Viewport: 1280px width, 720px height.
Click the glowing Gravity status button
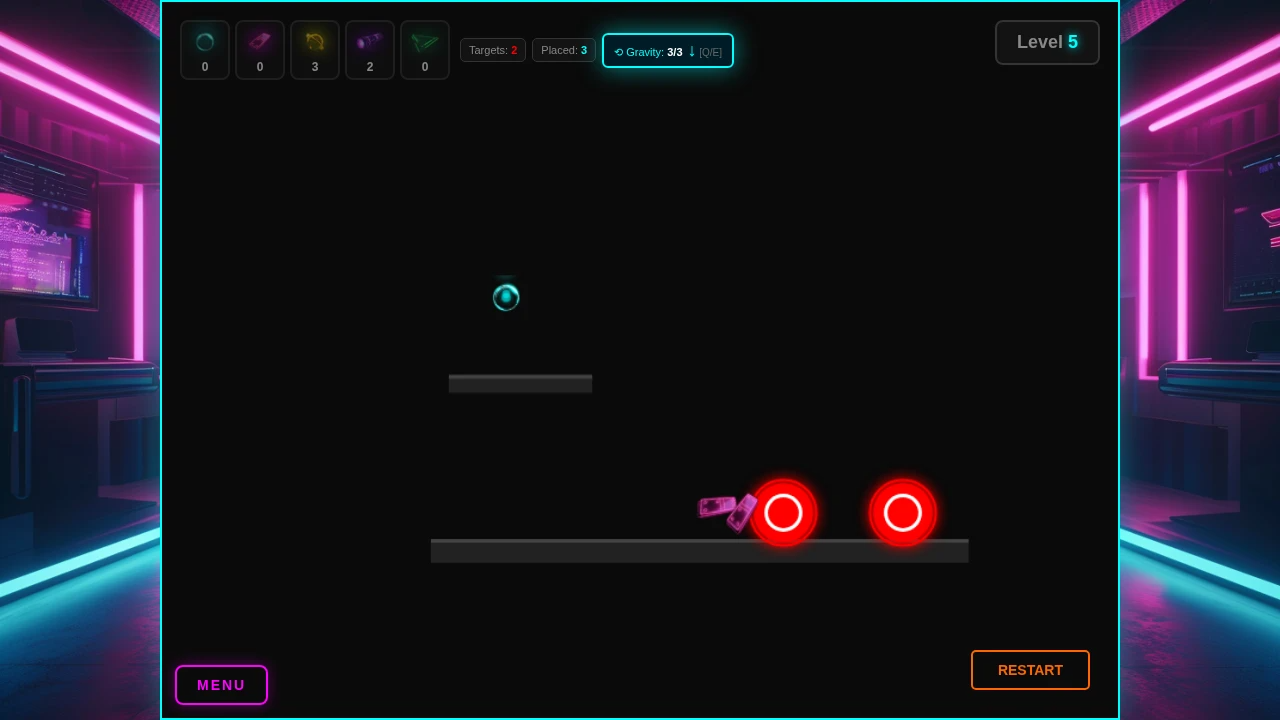[x=668, y=50]
